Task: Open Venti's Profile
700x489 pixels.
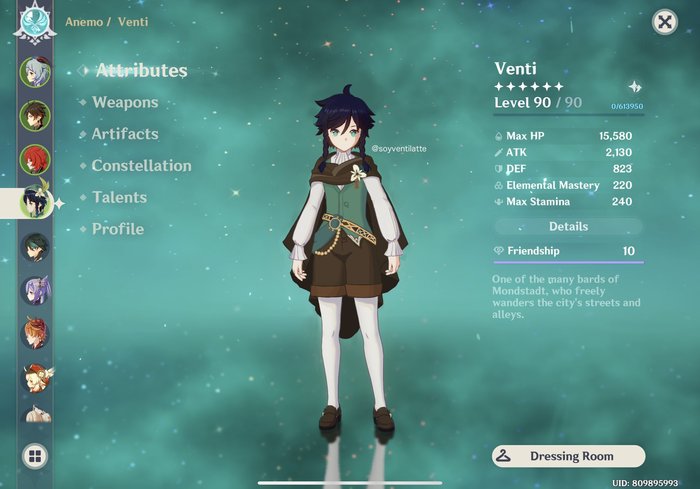Action: point(118,229)
